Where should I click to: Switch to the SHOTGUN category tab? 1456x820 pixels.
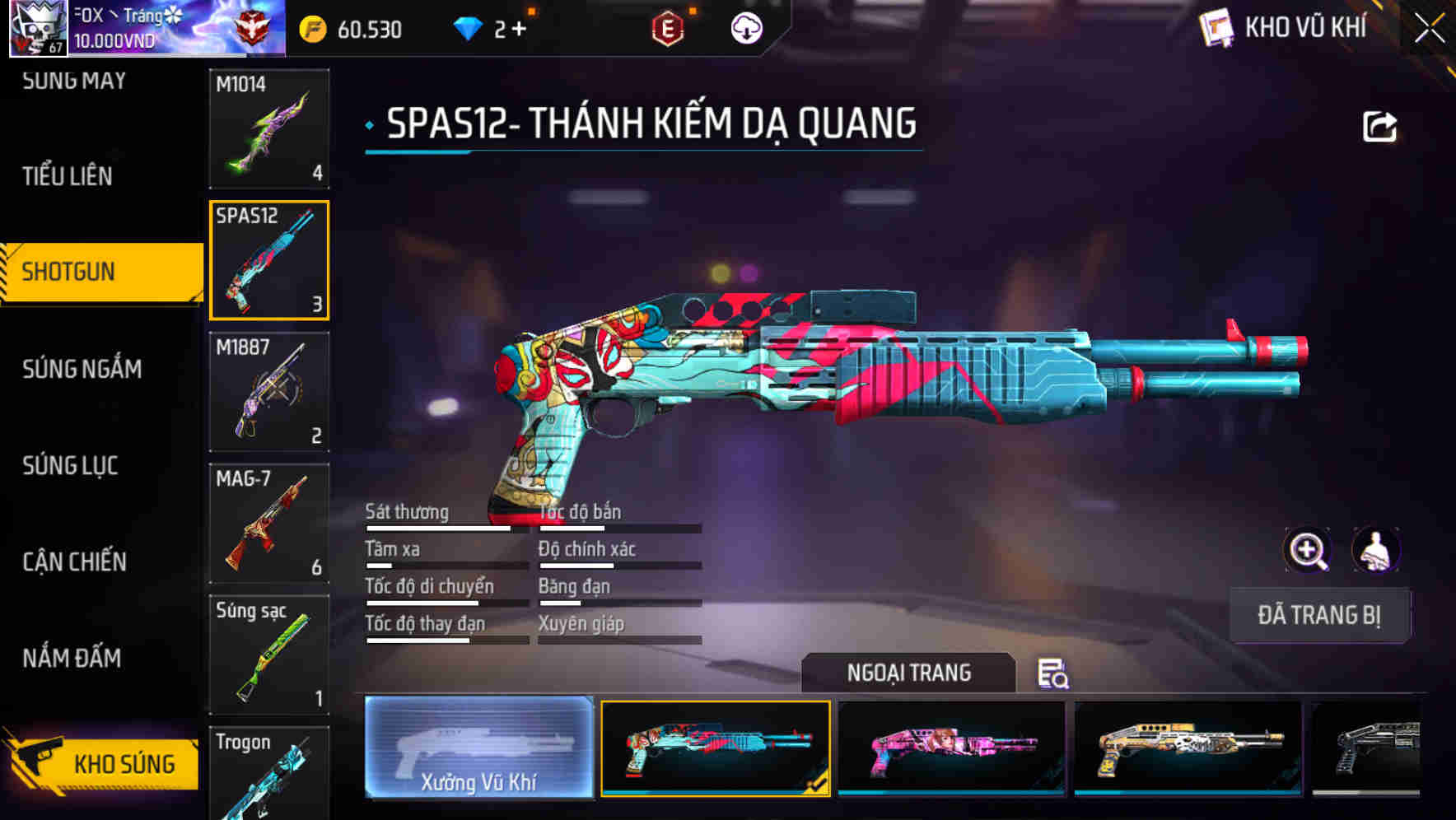[x=68, y=272]
